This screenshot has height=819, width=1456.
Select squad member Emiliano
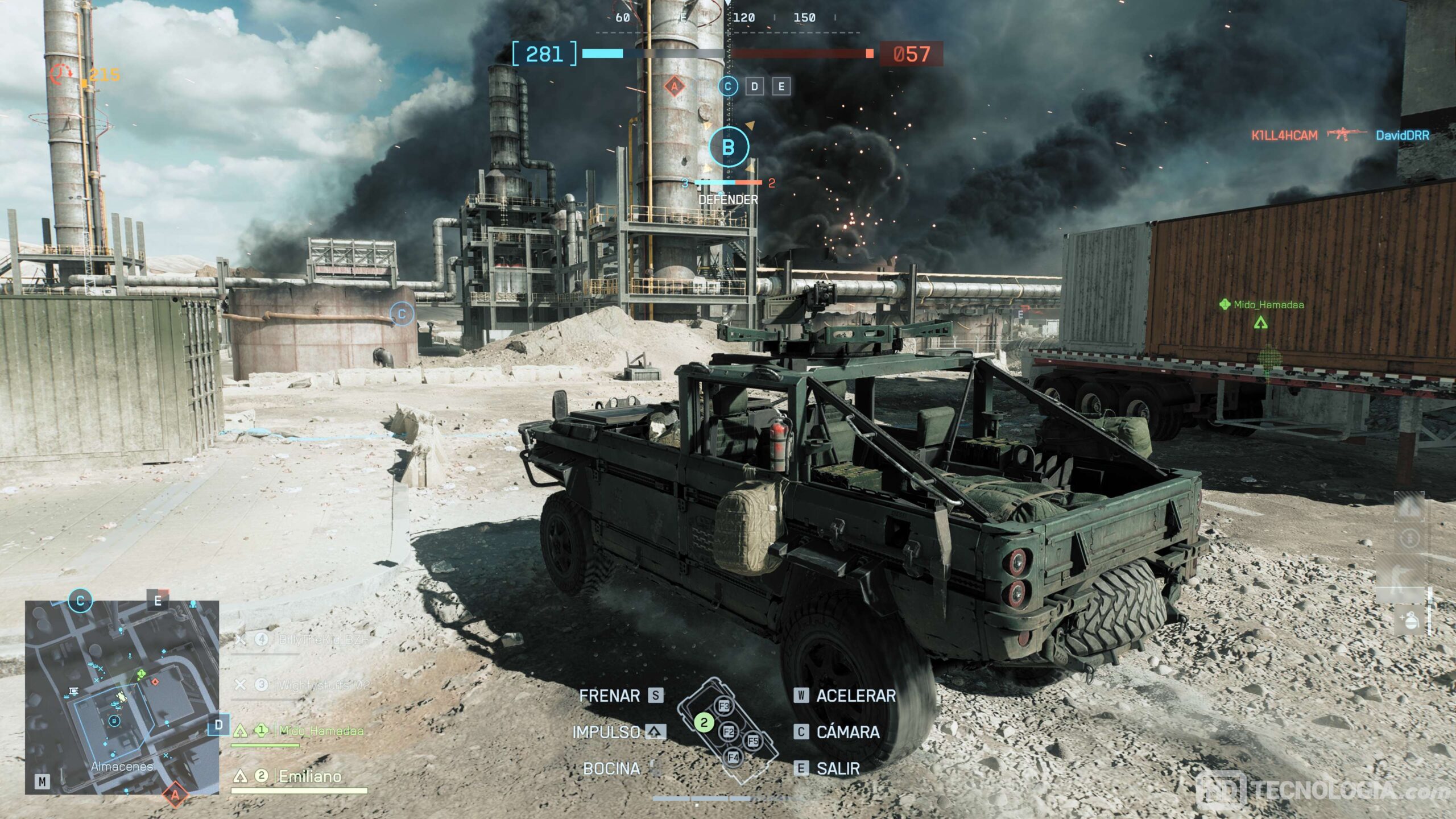(310, 776)
